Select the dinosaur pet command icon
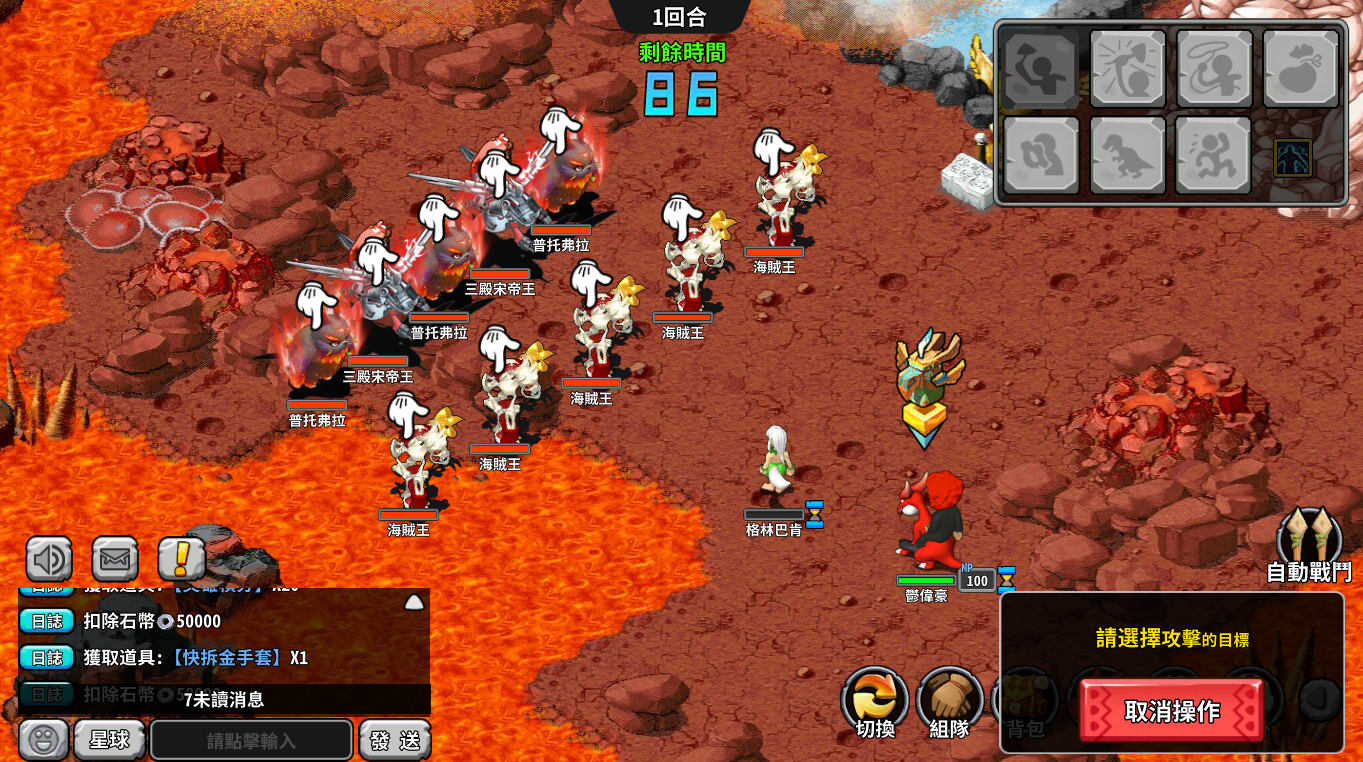 [1127, 155]
